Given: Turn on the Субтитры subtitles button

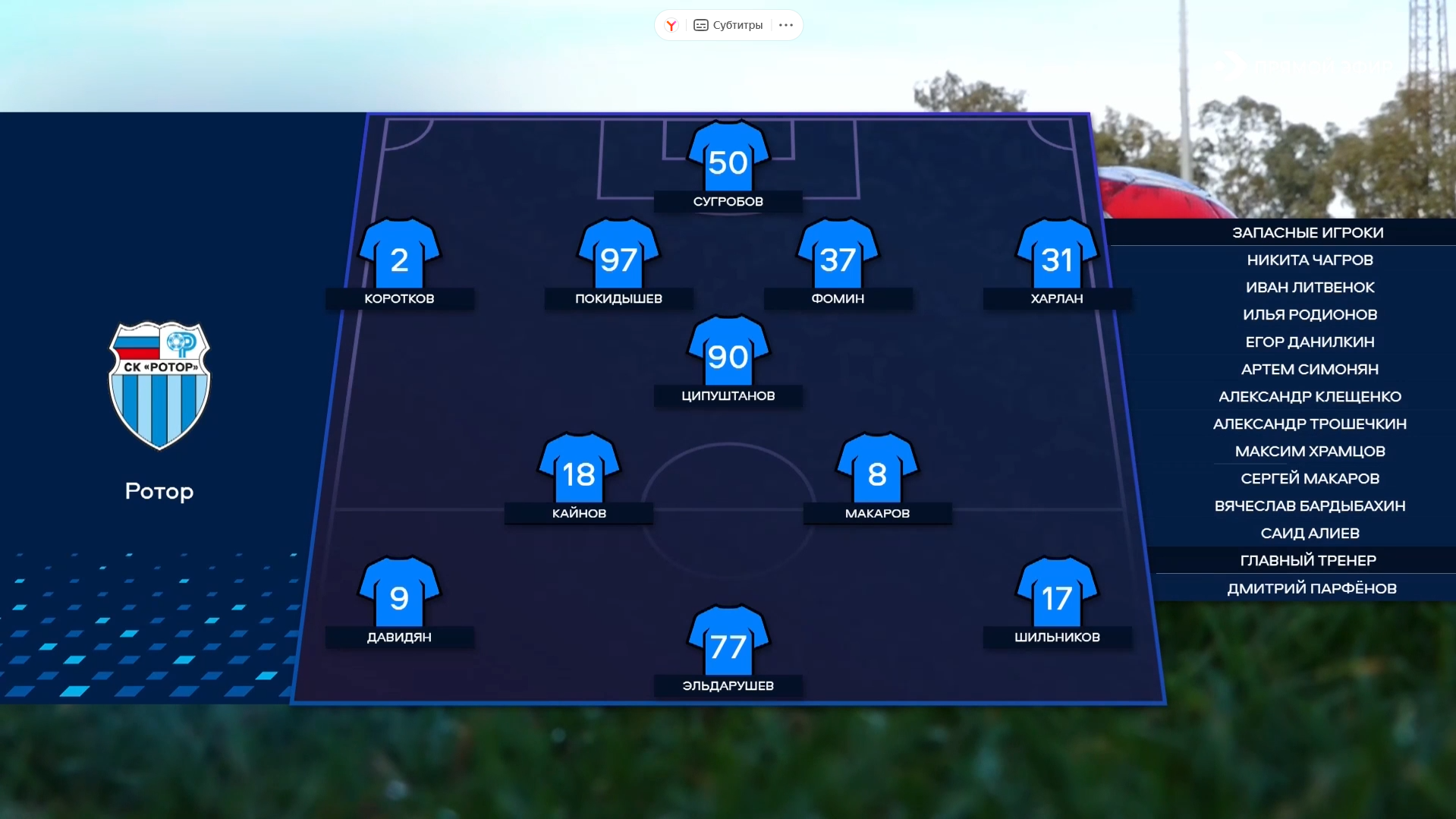Looking at the screenshot, I should tap(728, 25).
